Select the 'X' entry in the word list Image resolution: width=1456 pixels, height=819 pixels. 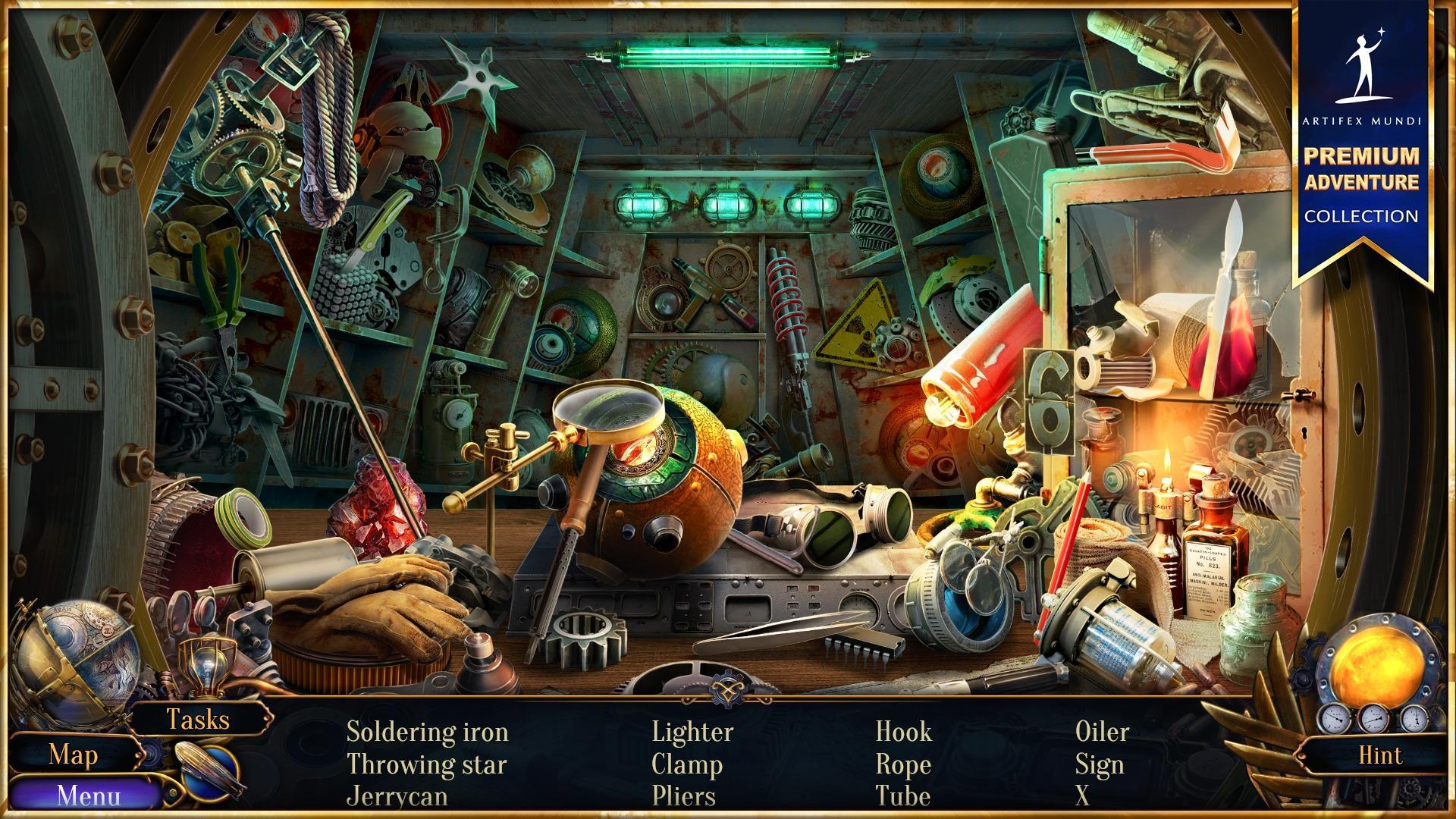coord(1084,796)
